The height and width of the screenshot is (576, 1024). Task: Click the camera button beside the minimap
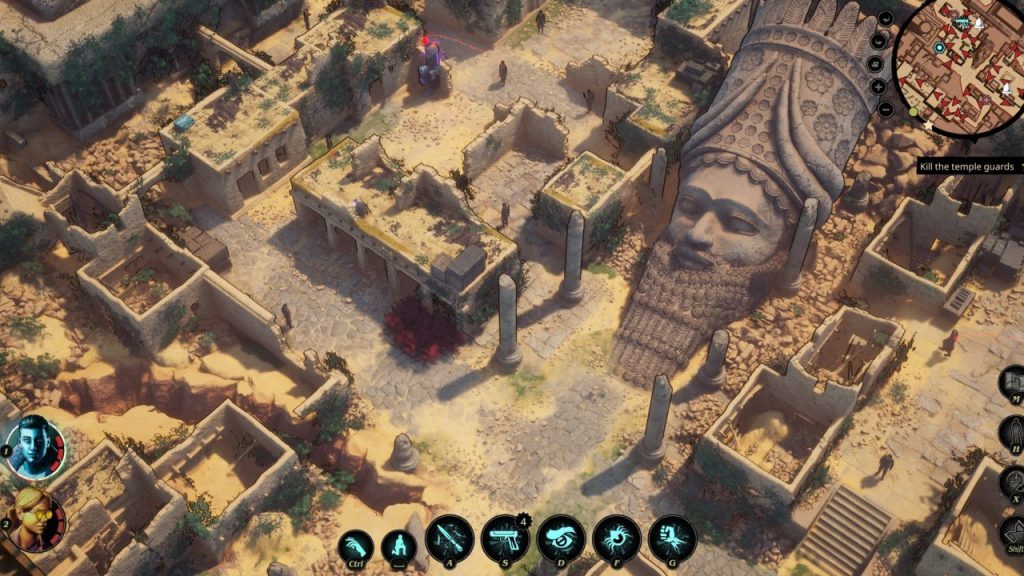(x=876, y=64)
